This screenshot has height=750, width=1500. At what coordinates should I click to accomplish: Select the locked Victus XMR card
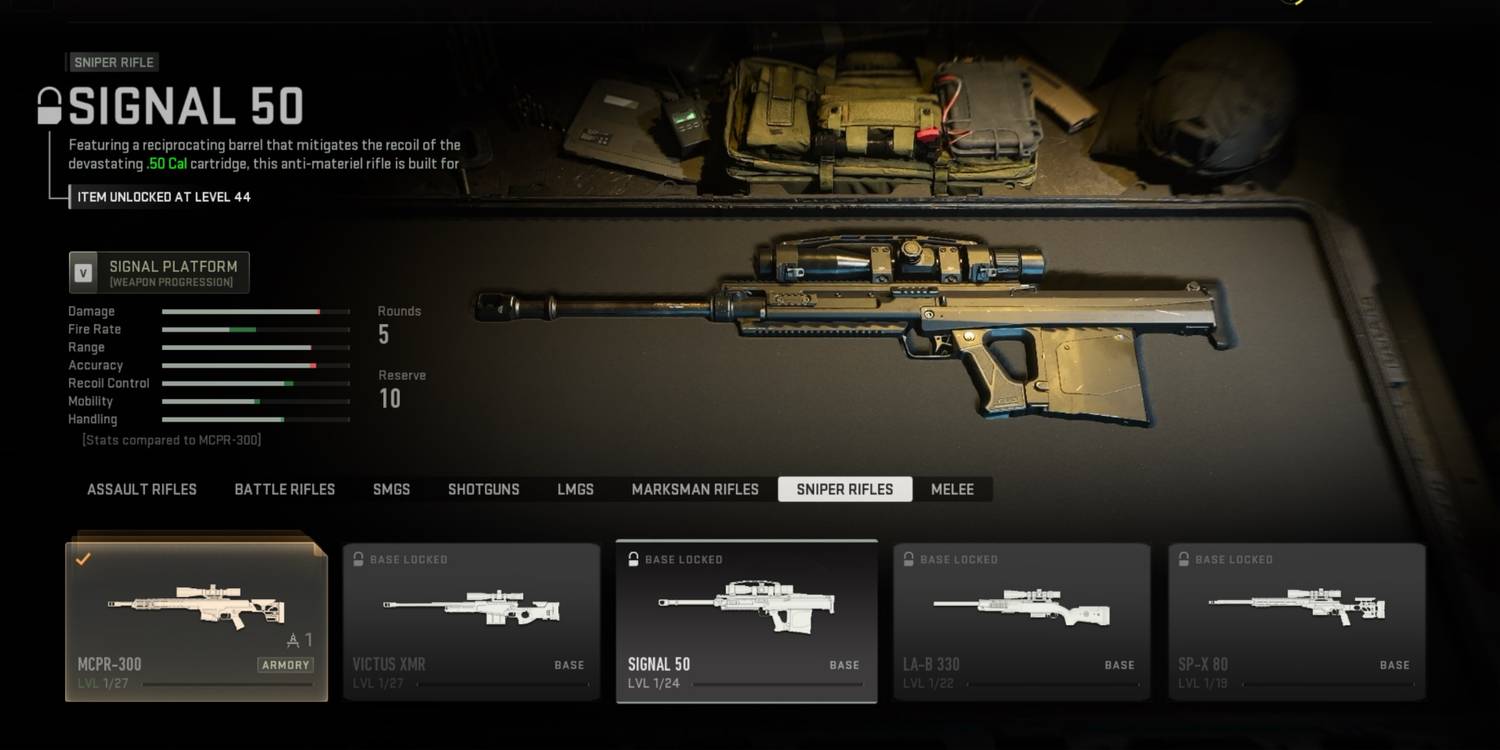click(472, 621)
